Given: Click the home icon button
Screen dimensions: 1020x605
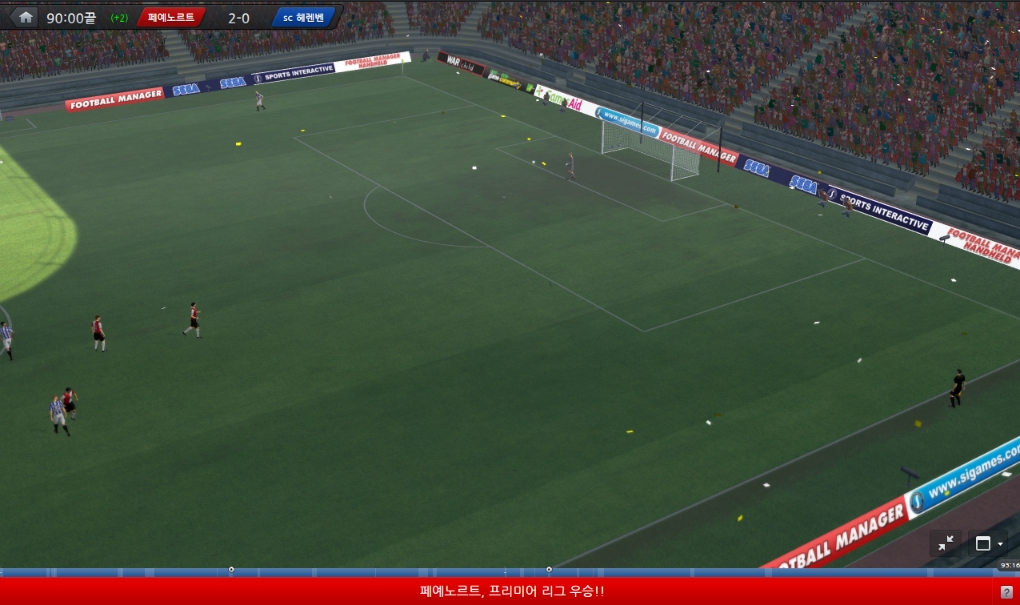Looking at the screenshot, I should [26, 17].
